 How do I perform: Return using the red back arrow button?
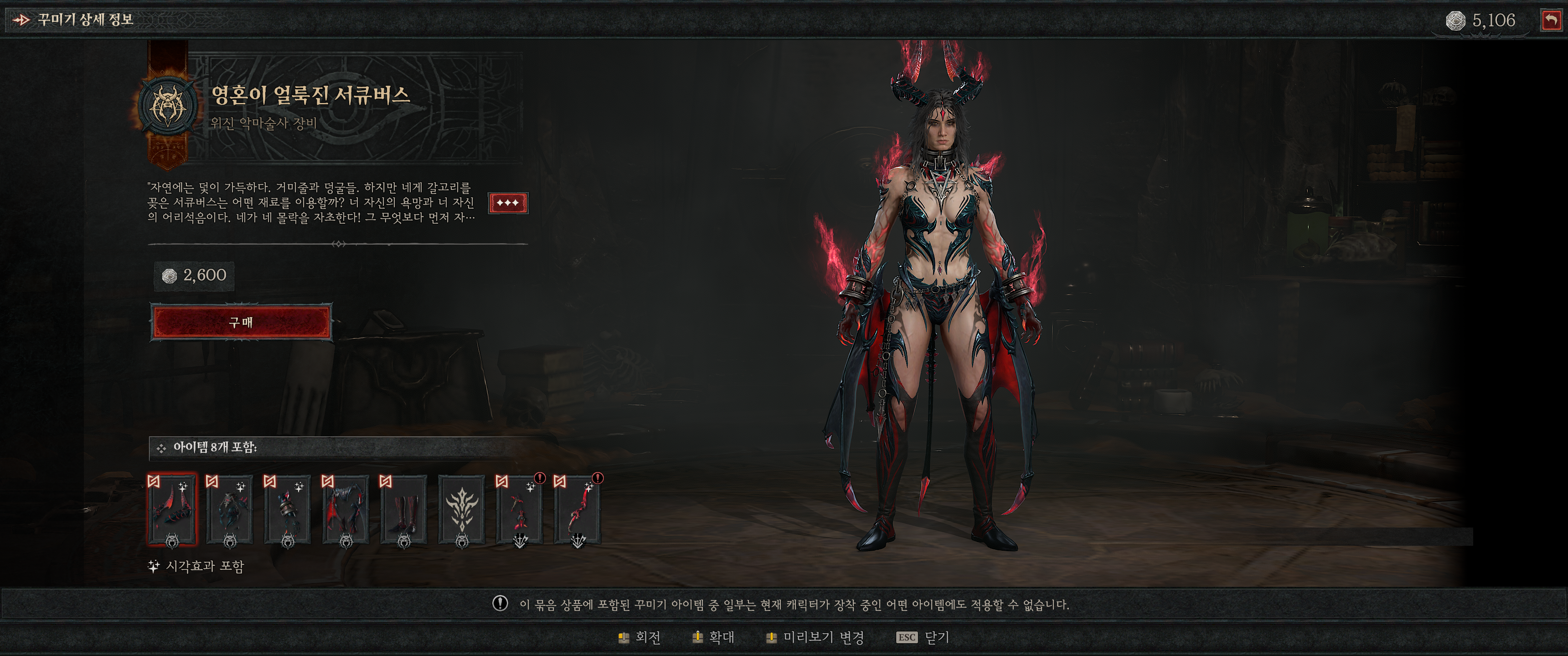(1551, 20)
